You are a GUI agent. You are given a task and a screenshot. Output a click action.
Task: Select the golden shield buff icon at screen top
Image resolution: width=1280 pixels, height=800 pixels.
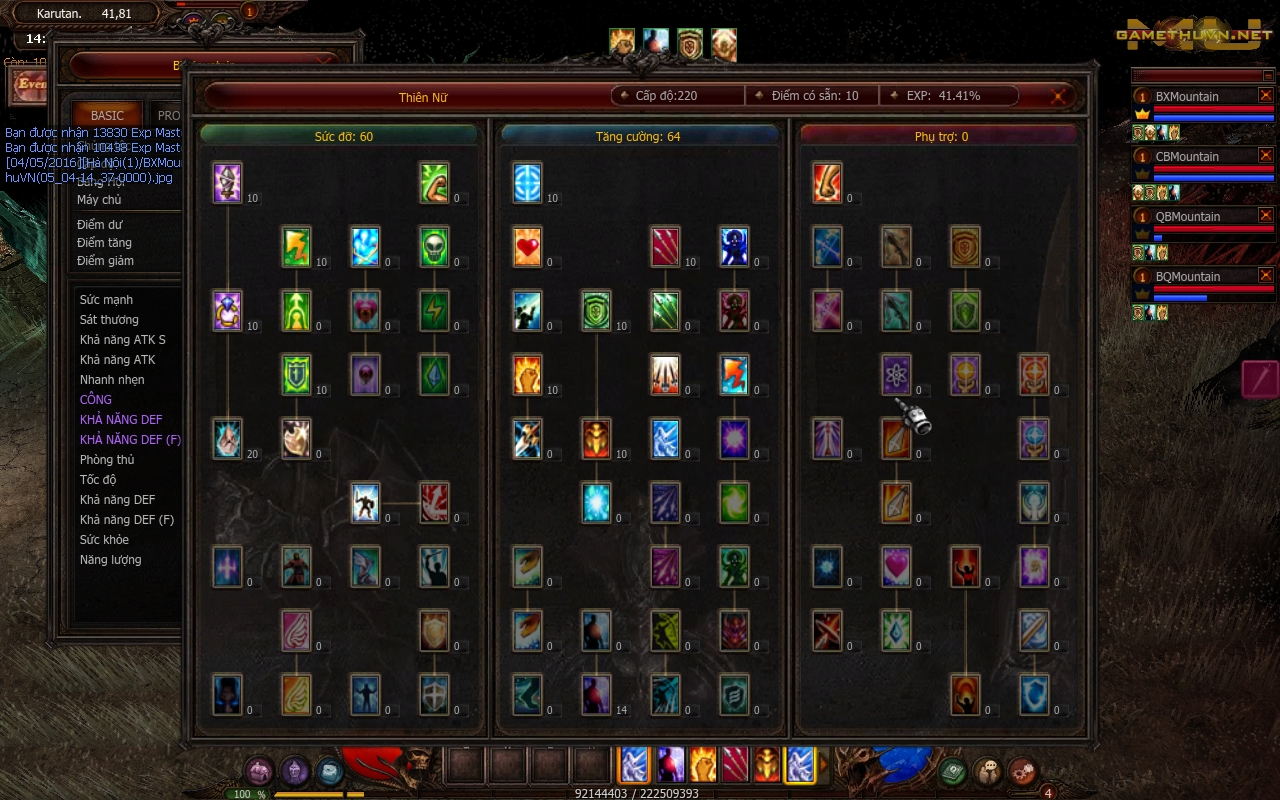point(688,41)
